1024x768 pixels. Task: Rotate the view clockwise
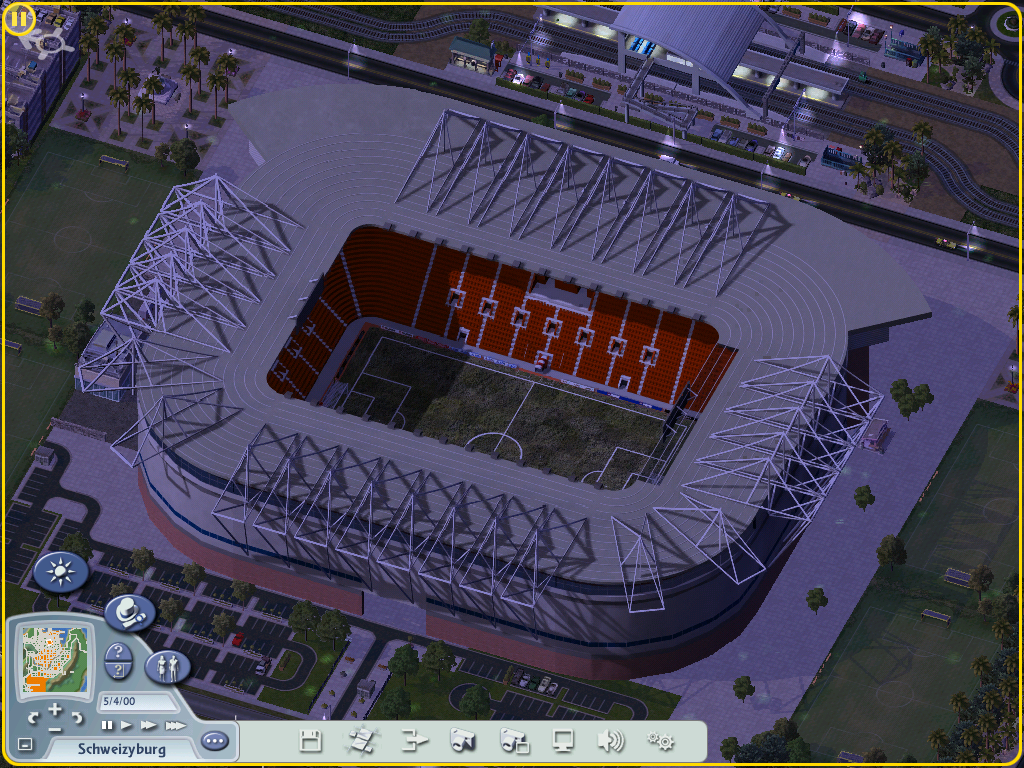pyautogui.click(x=77, y=717)
